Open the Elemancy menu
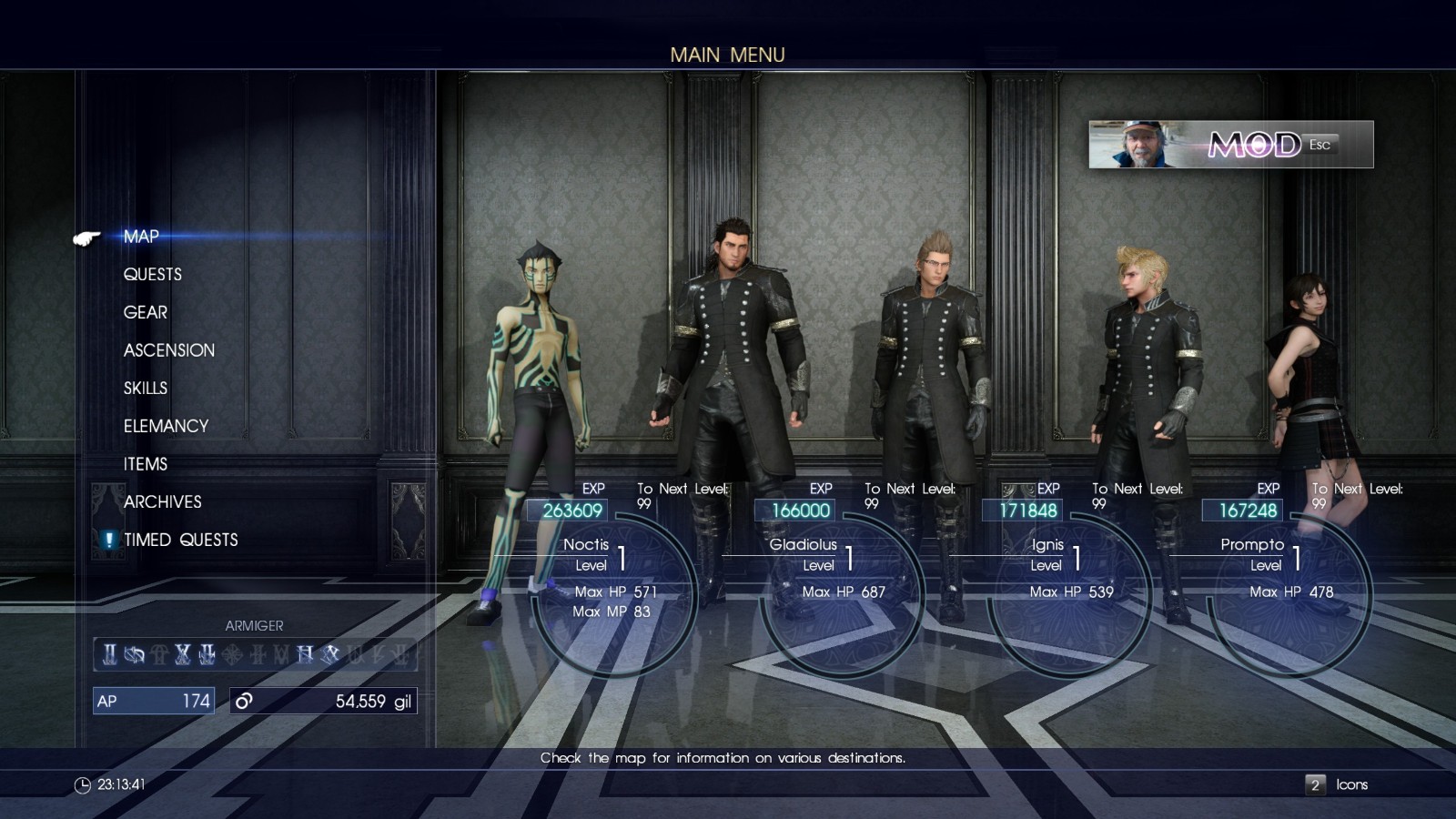This screenshot has height=819, width=1456. [x=166, y=426]
